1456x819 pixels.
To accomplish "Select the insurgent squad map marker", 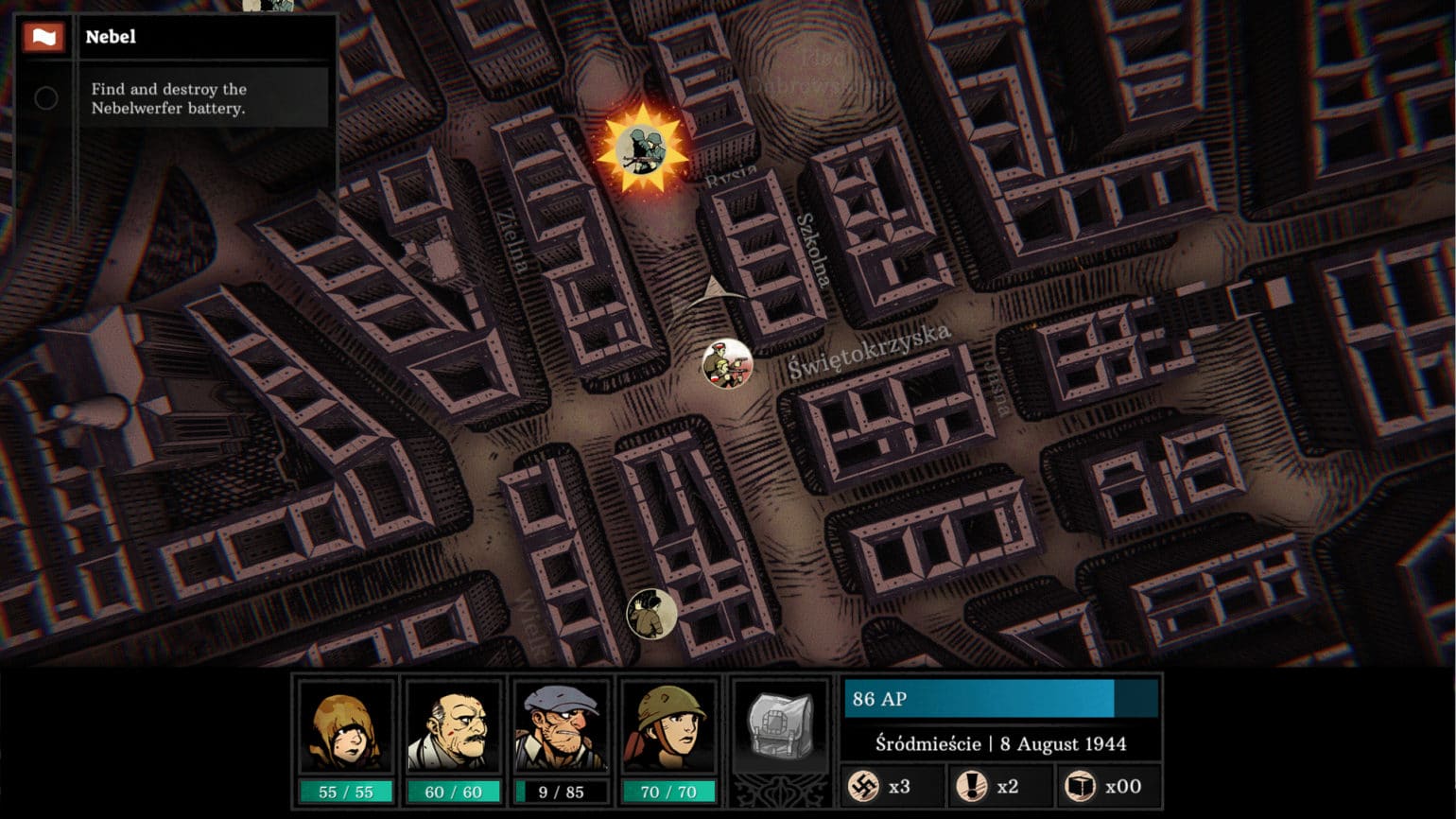I will point(727,363).
